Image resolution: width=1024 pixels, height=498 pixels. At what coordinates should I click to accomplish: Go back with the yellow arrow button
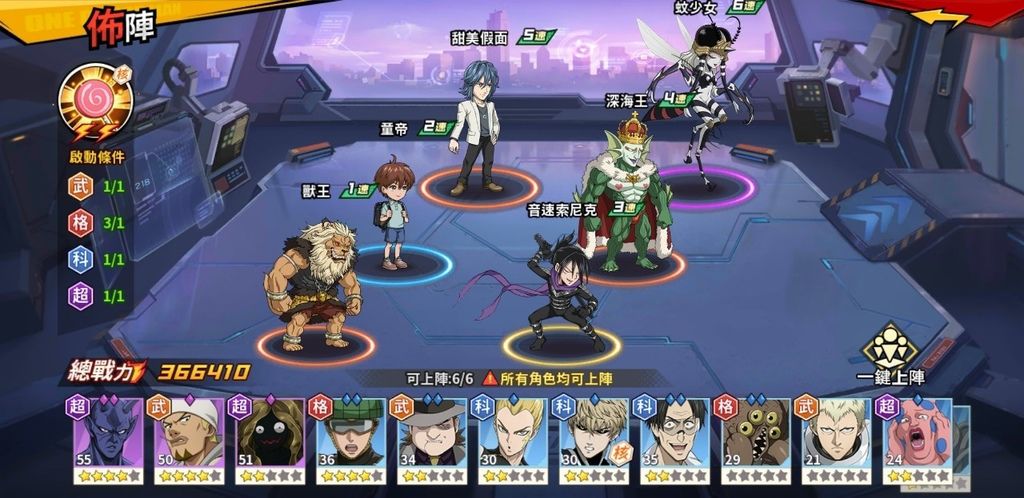pos(942,19)
